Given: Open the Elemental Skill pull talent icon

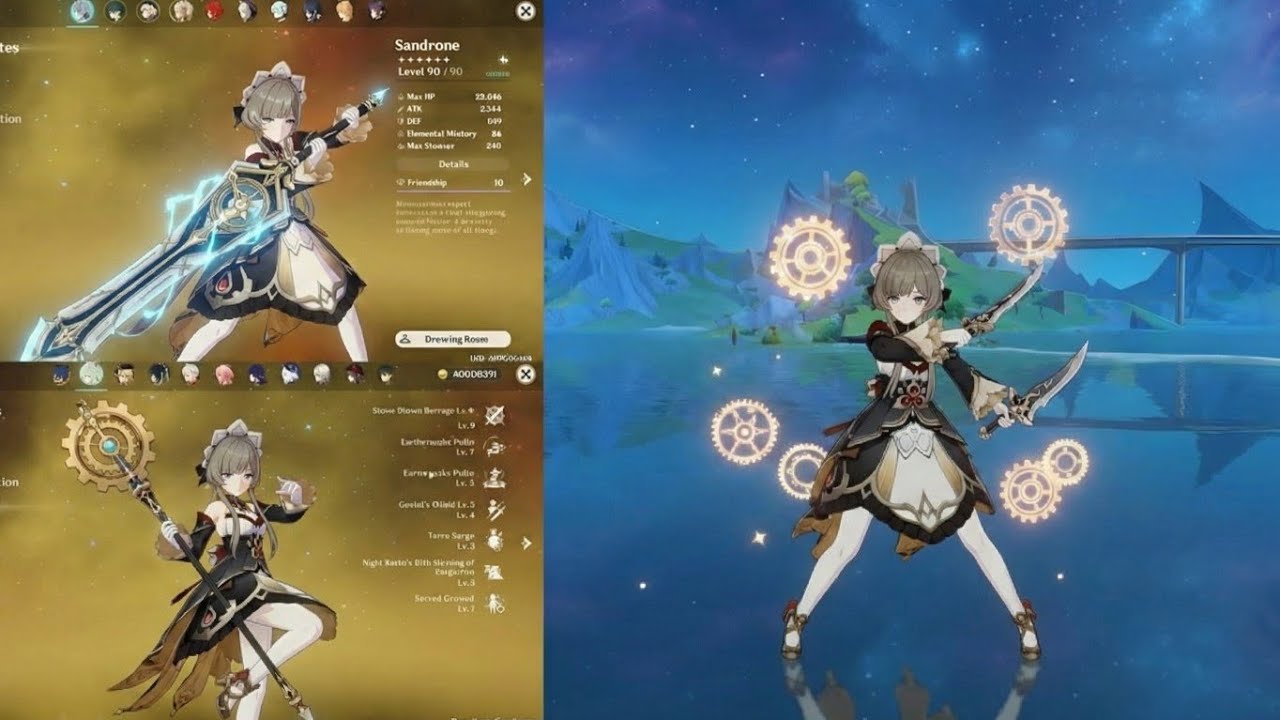Looking at the screenshot, I should coord(495,447).
